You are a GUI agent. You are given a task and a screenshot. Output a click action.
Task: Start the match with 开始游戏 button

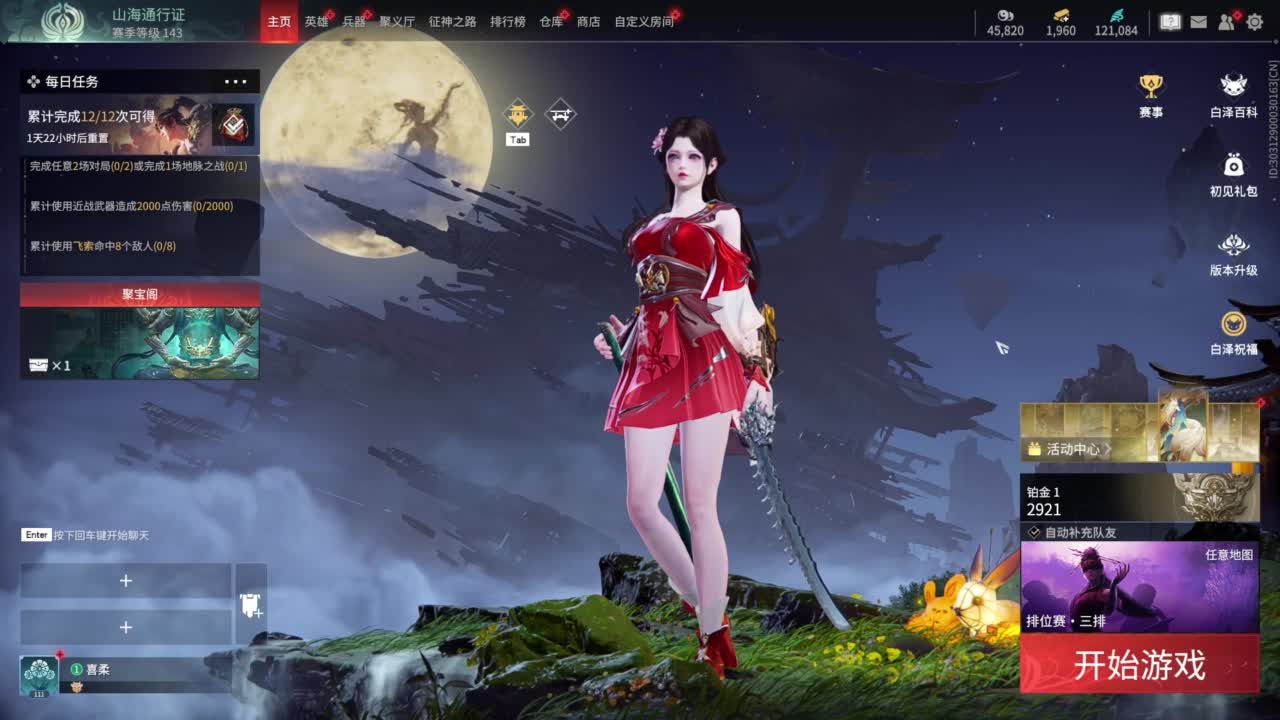coord(1139,664)
